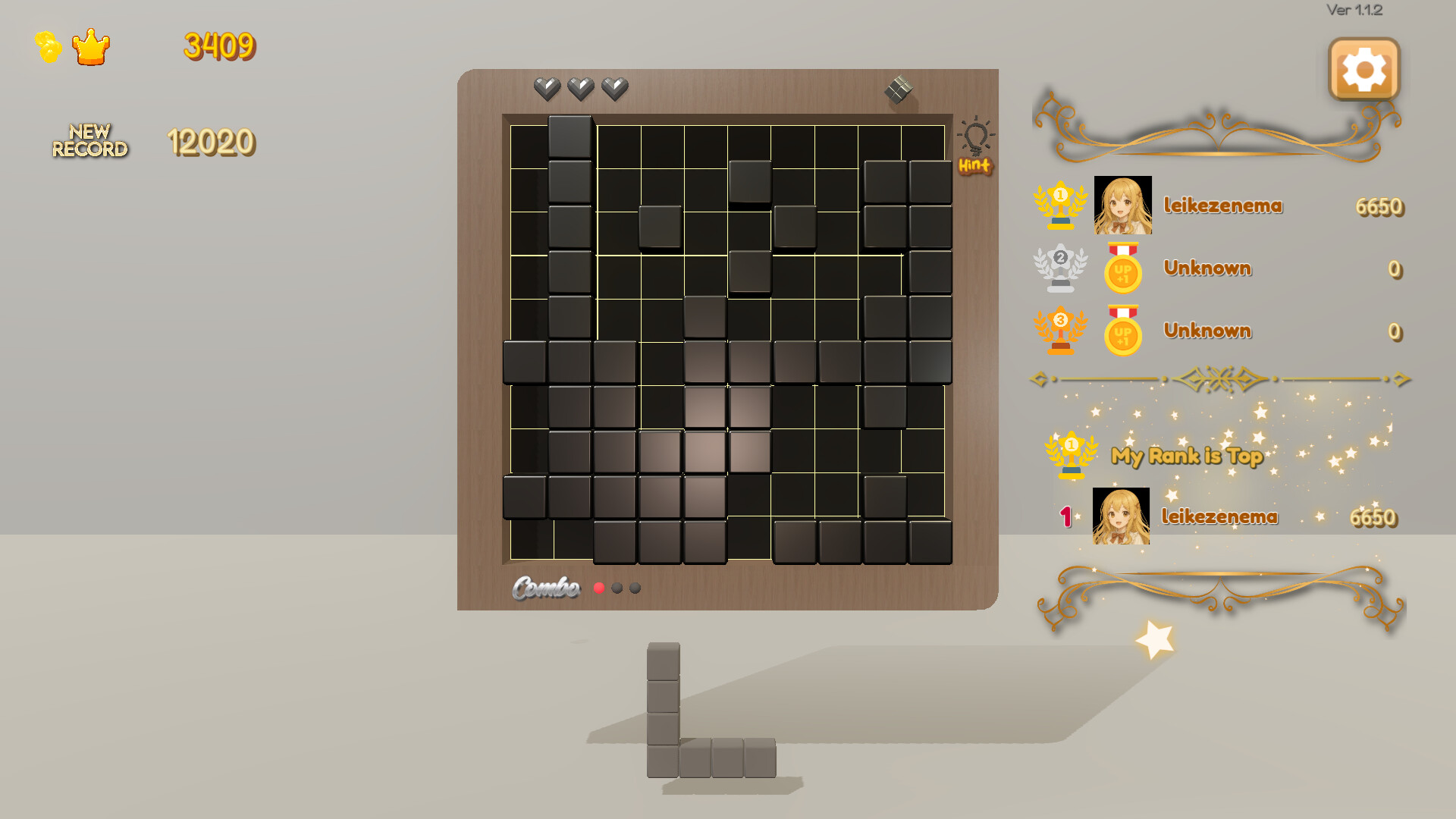Click the bronze third-place trophy icon

(x=1061, y=331)
